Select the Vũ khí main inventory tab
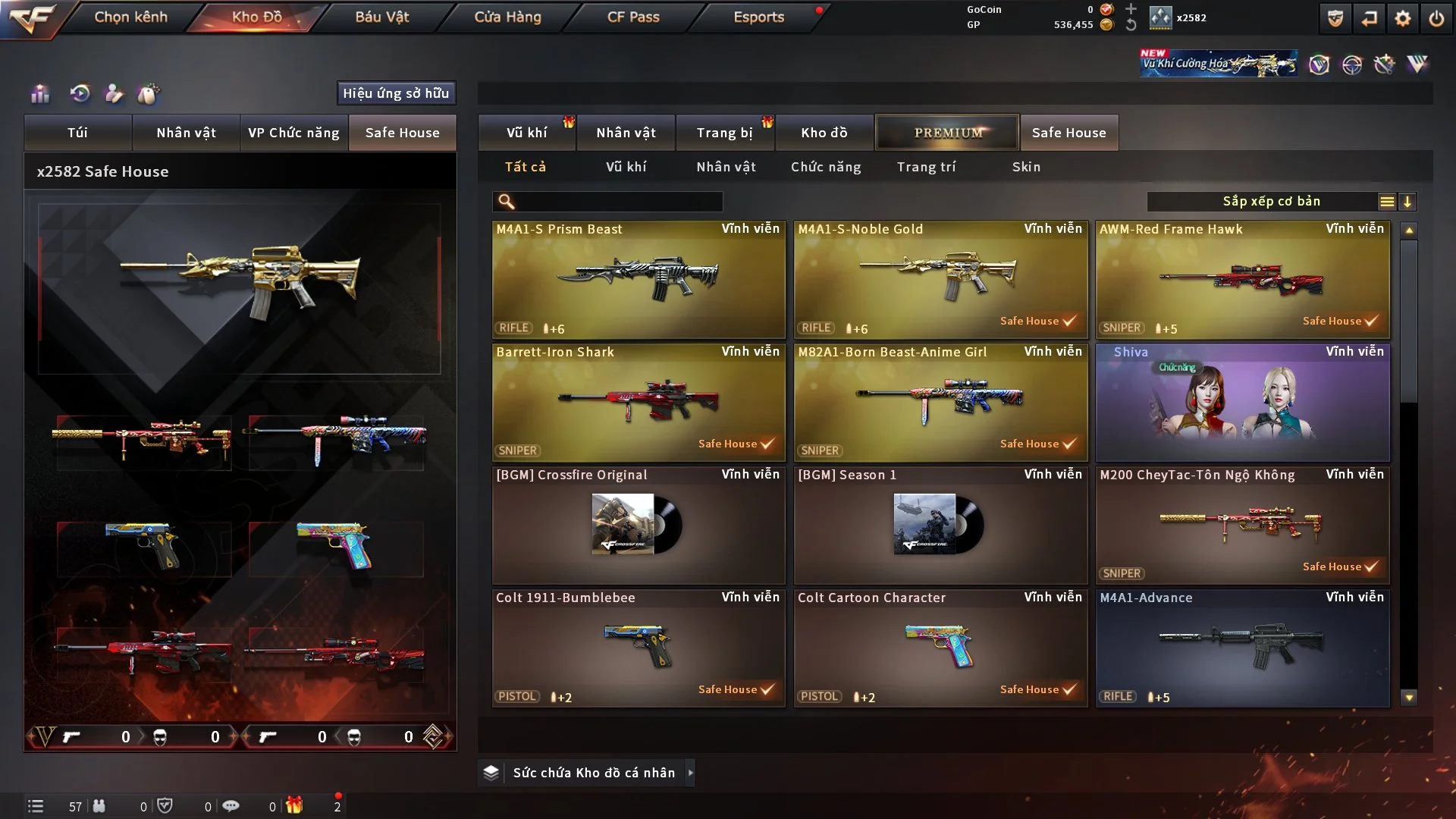This screenshot has height=819, width=1456. click(x=526, y=133)
